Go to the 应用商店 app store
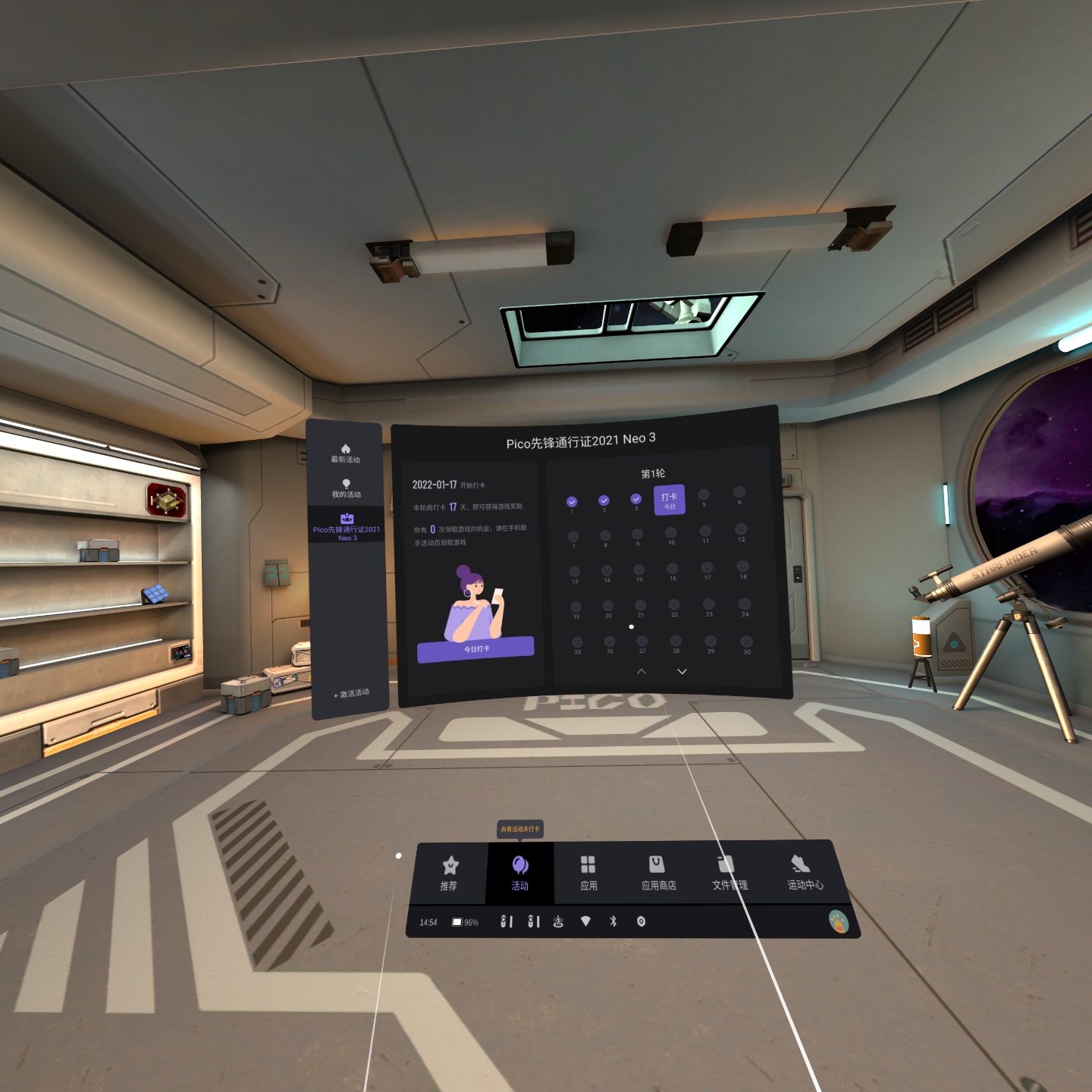Image resolution: width=1092 pixels, height=1092 pixels. (x=657, y=872)
